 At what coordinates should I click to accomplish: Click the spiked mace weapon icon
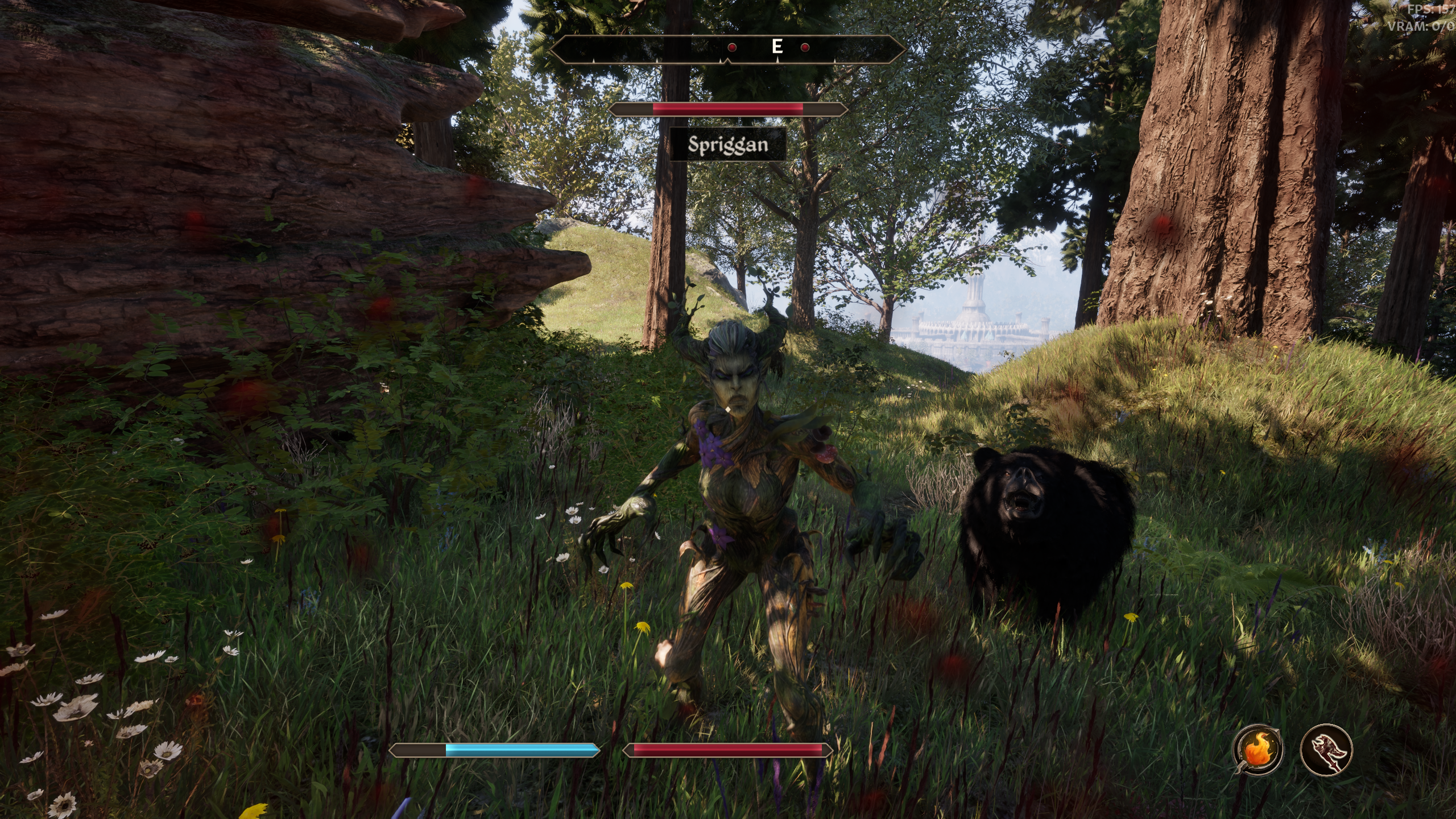click(x=1326, y=750)
